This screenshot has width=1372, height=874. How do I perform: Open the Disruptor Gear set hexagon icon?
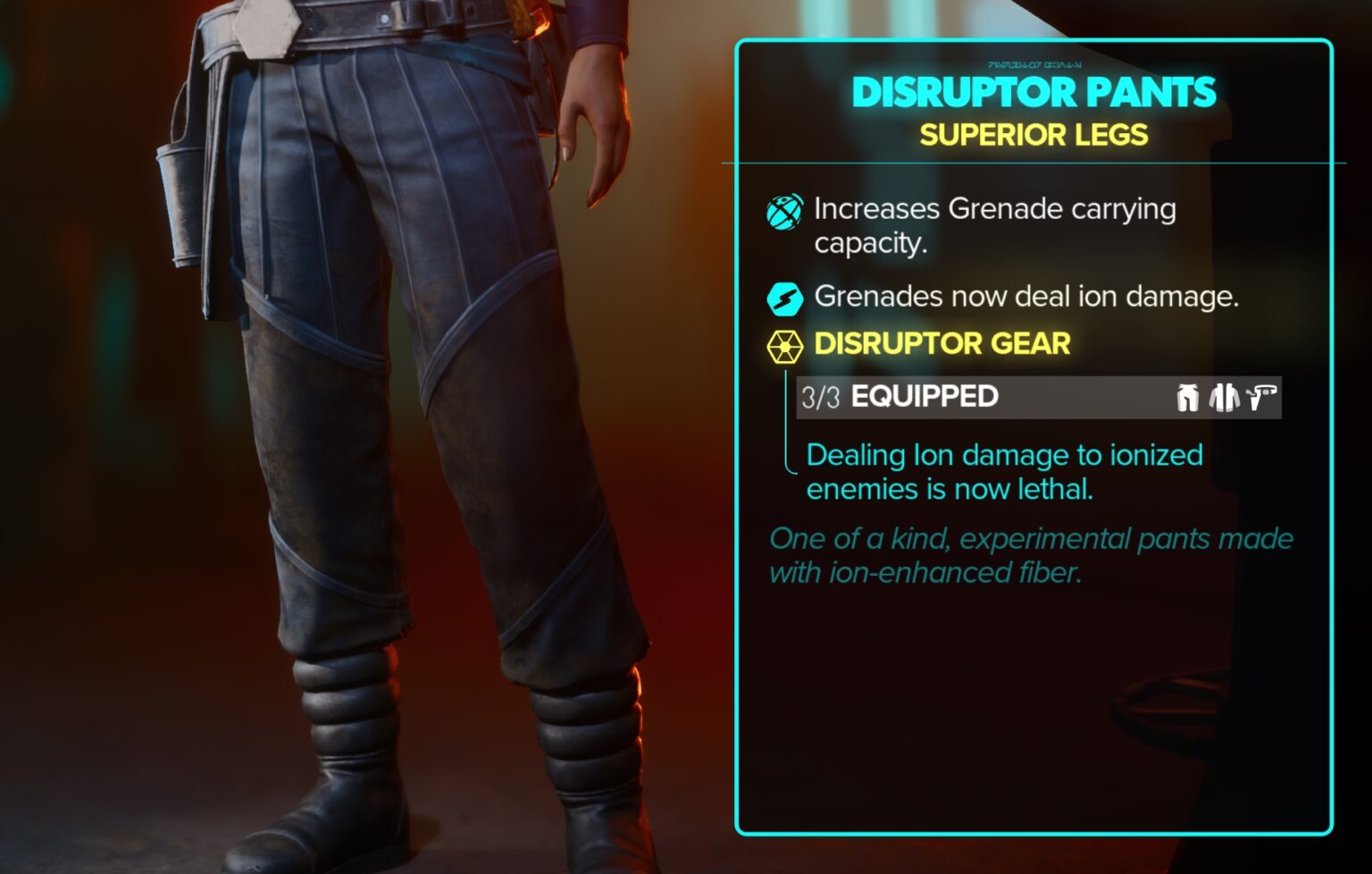point(783,343)
